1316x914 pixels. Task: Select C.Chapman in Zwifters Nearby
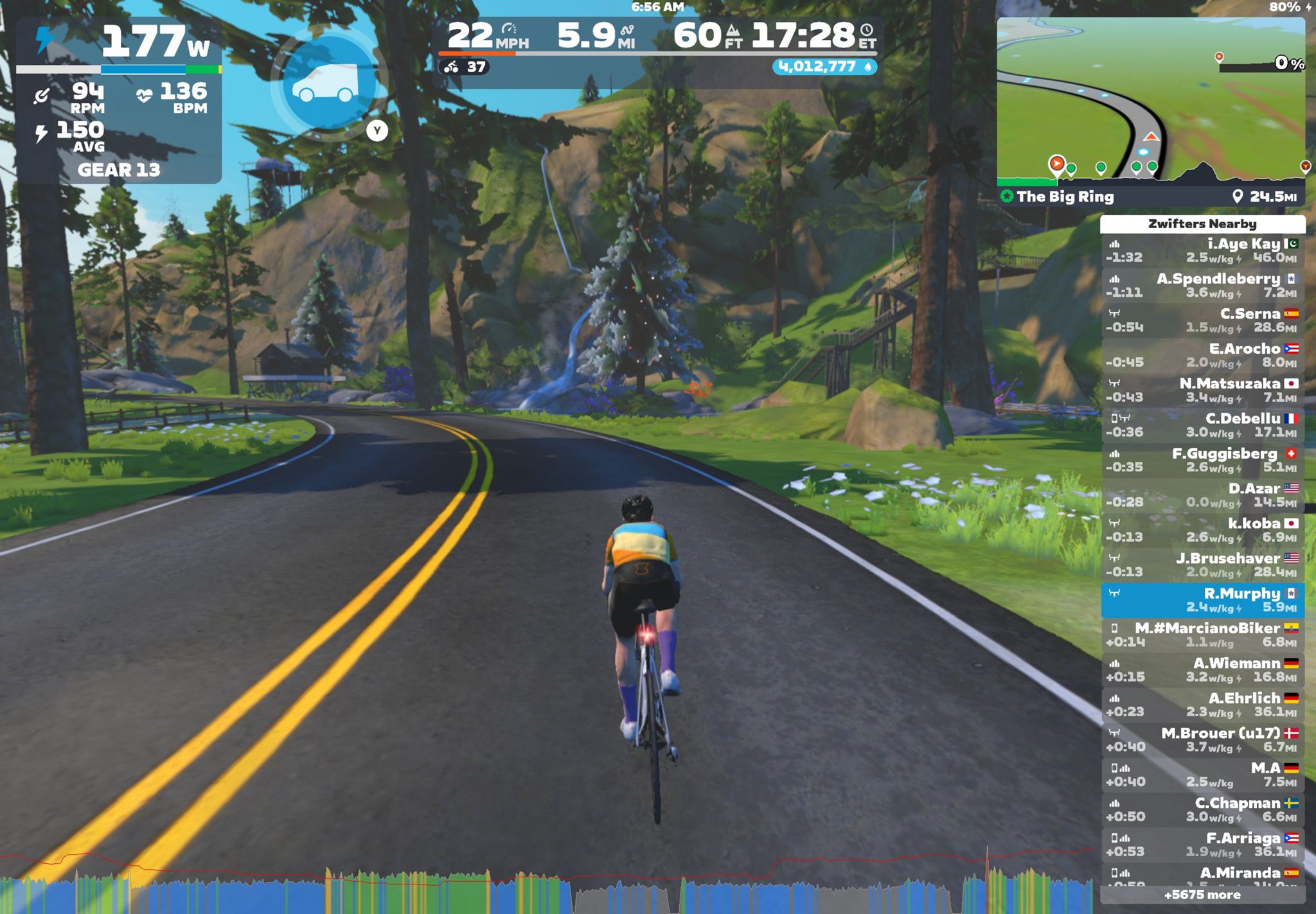[1202, 810]
